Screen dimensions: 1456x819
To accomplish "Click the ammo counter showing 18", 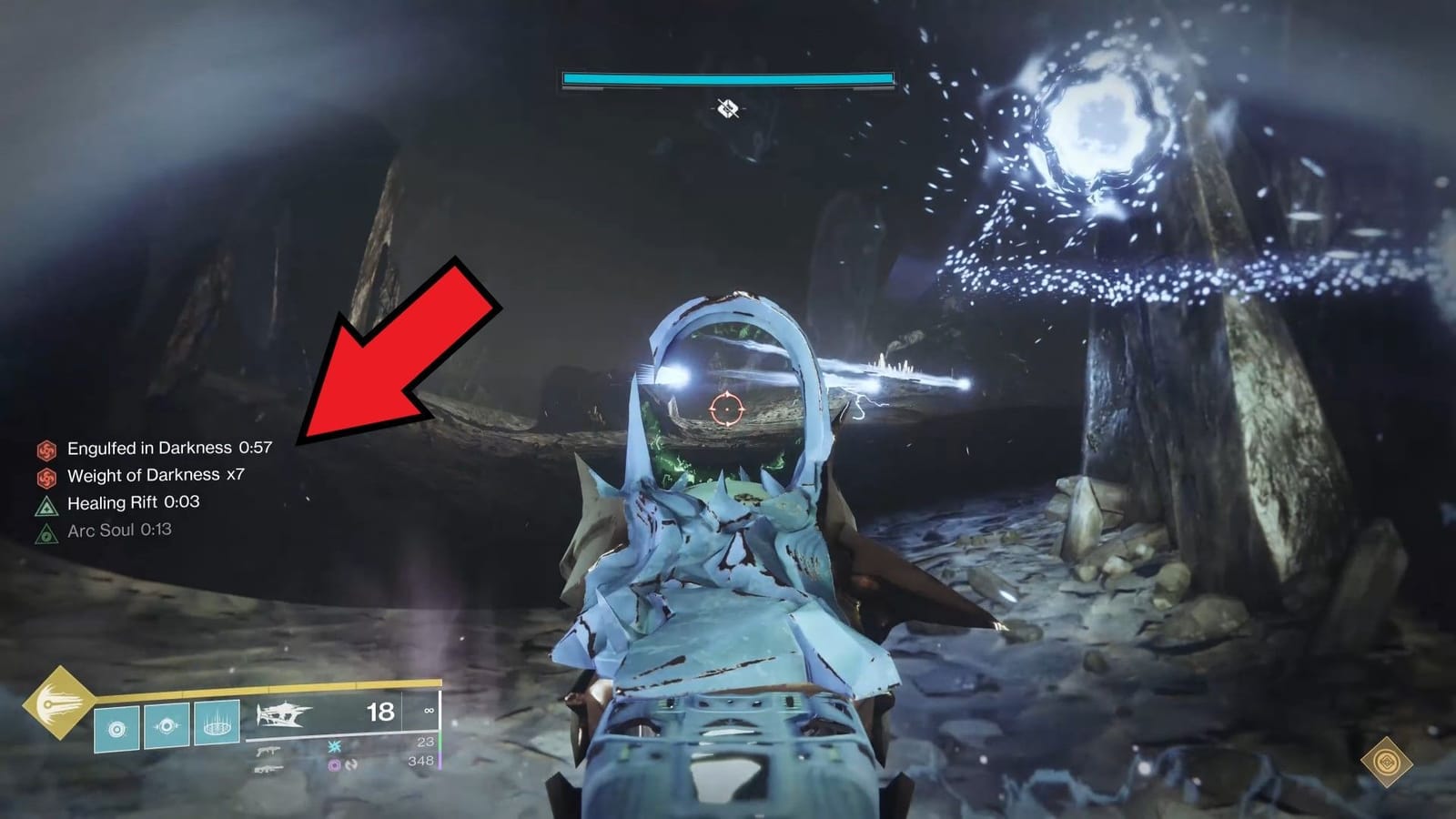I will click(379, 713).
